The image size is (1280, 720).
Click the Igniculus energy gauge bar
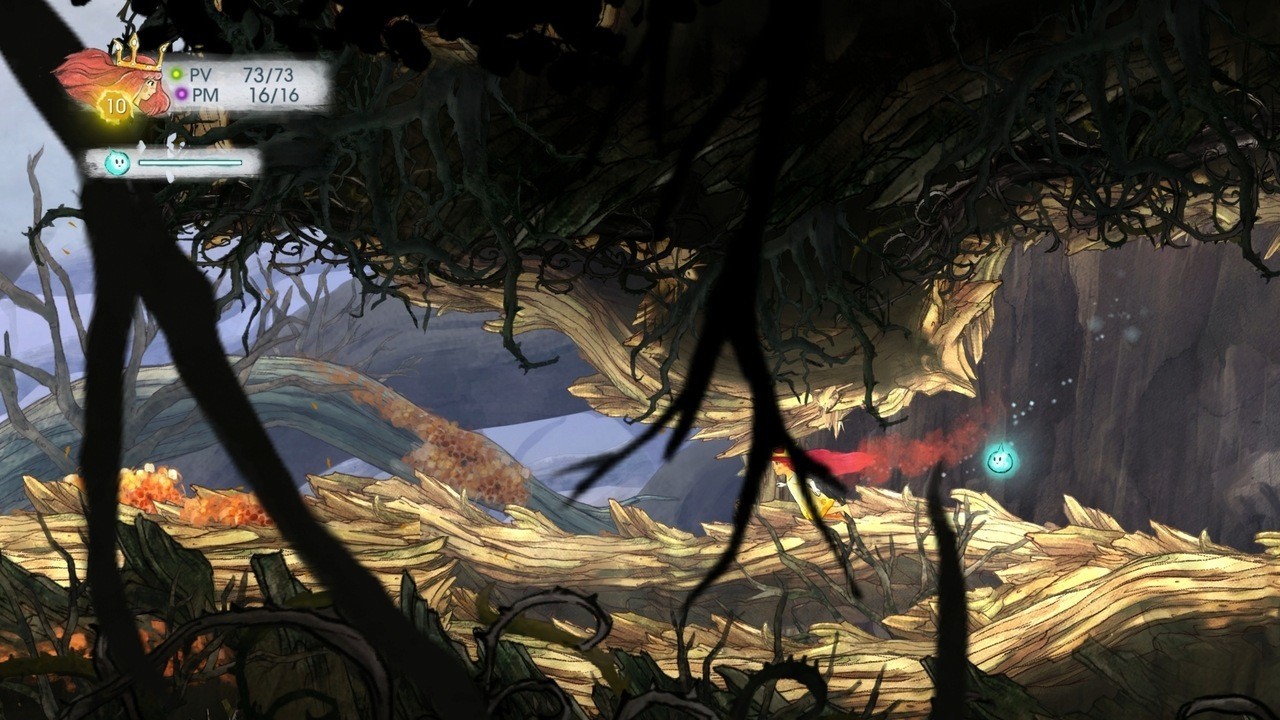pyautogui.click(x=190, y=161)
